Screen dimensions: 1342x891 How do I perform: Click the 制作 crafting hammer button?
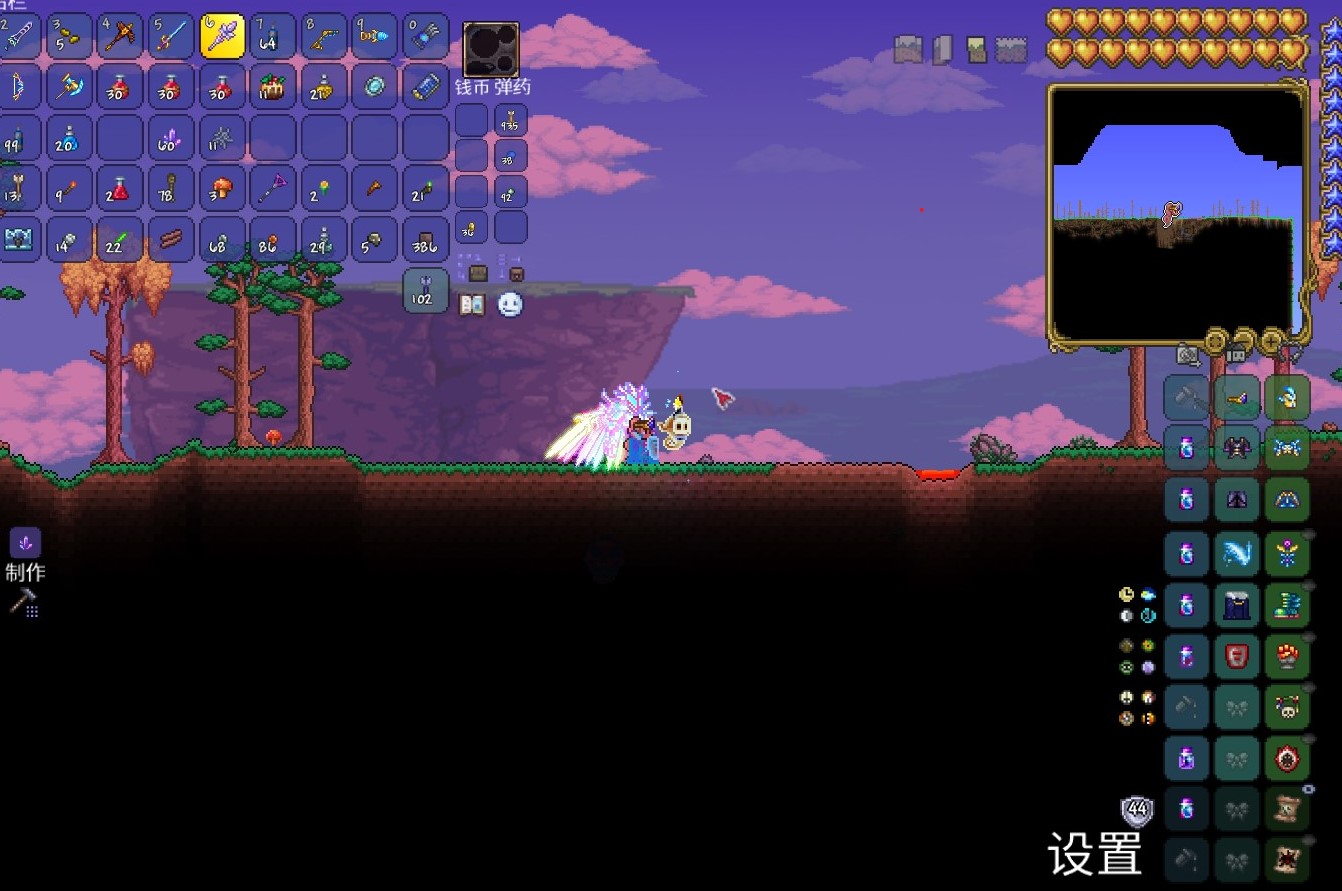click(23, 601)
